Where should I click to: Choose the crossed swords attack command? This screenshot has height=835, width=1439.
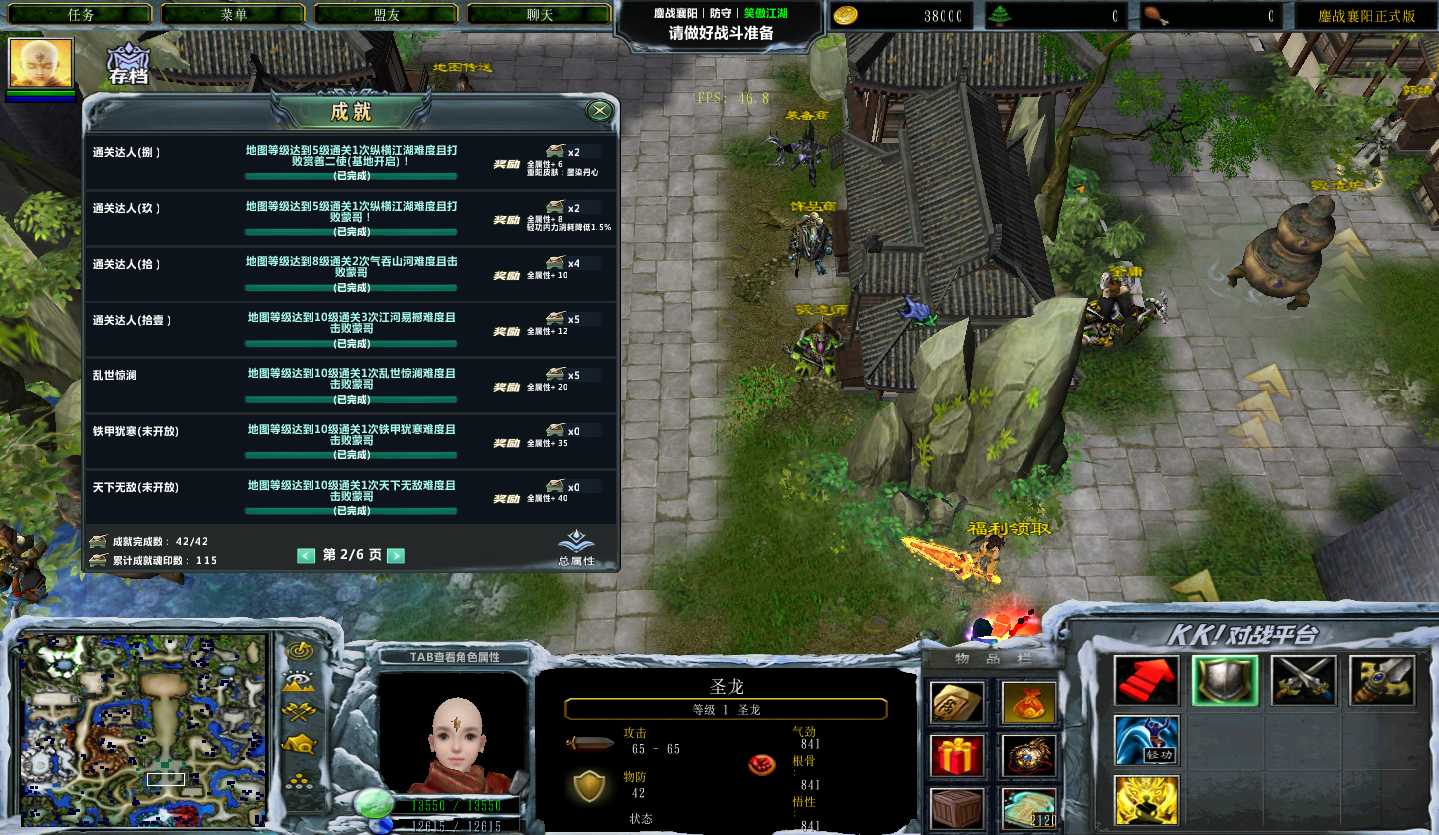[1303, 681]
